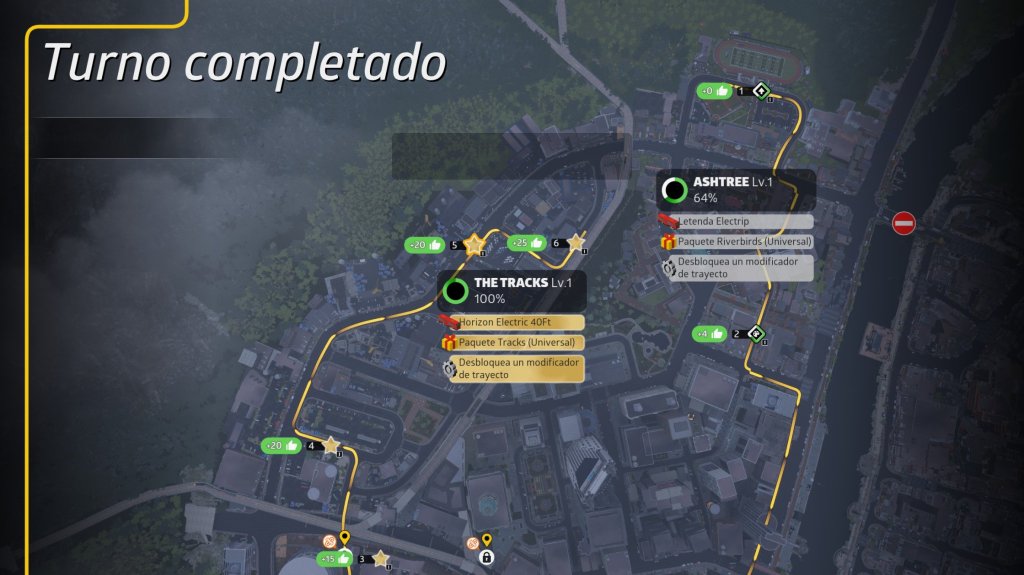Click the red no-entry map marker
Viewport: 1024px width, 575px height.
pyautogui.click(x=903, y=223)
